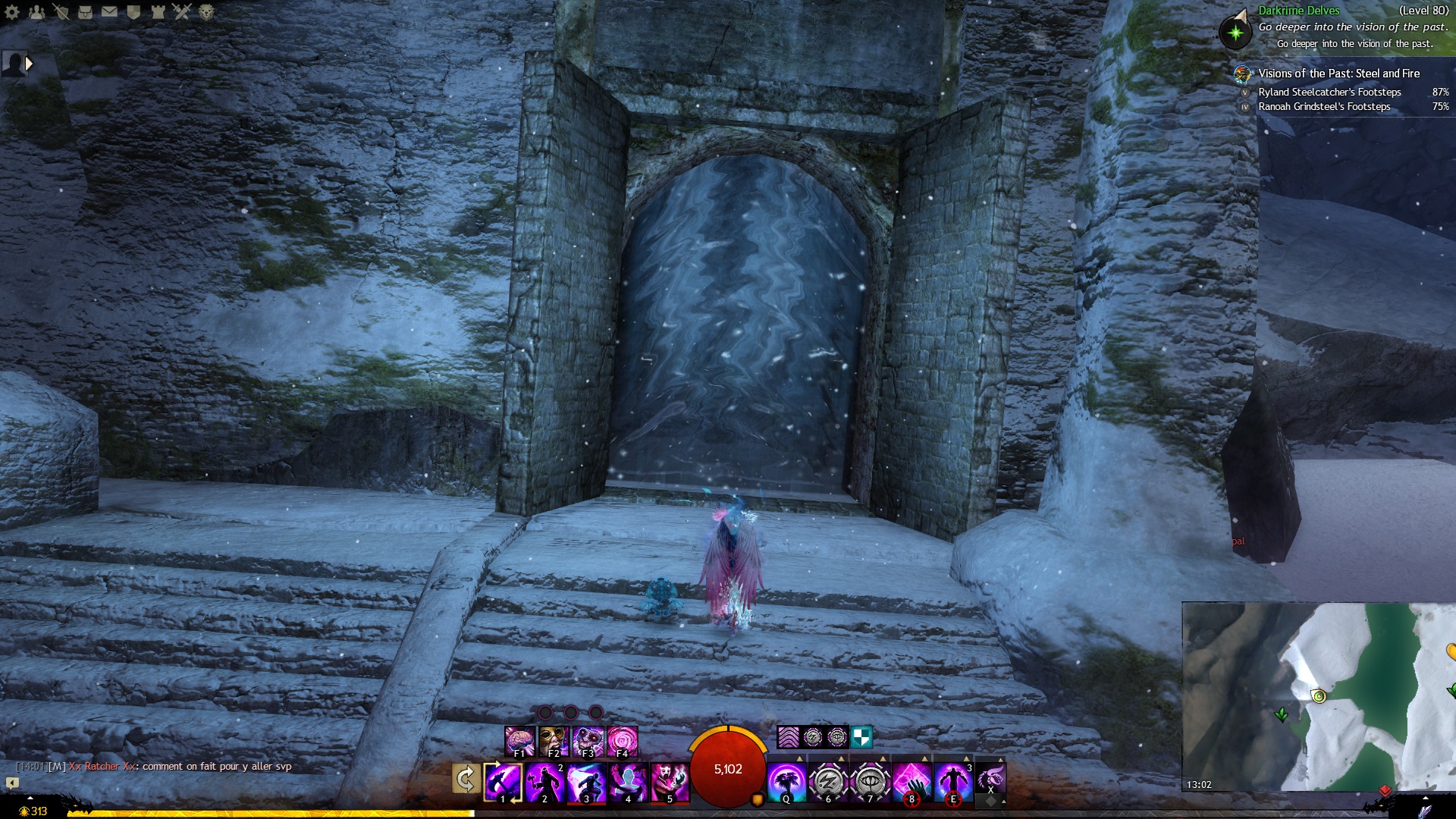
Task: Open the PvP crossed swords icon
Action: tap(182, 11)
